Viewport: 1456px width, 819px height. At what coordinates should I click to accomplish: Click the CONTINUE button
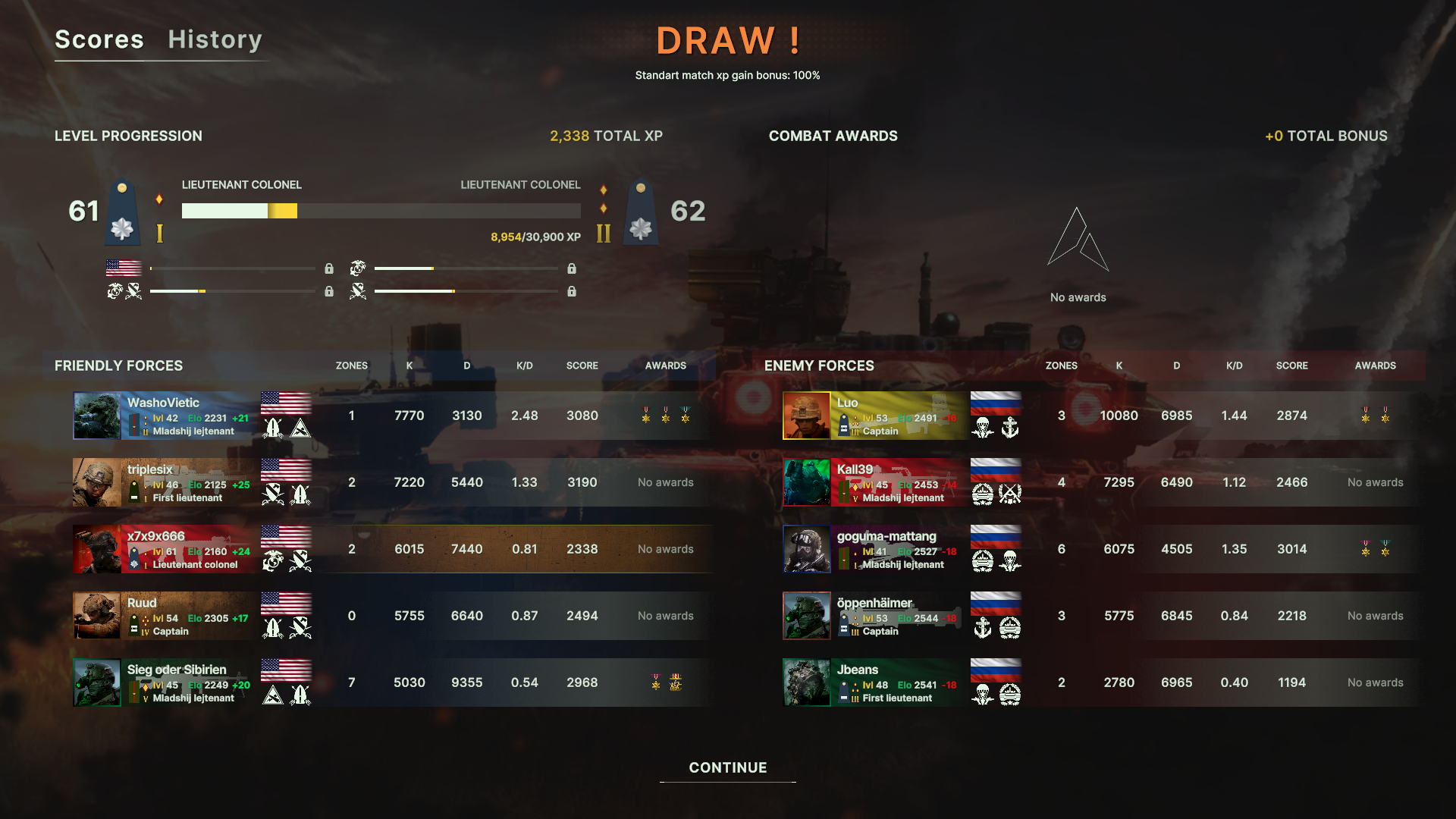coord(727,767)
